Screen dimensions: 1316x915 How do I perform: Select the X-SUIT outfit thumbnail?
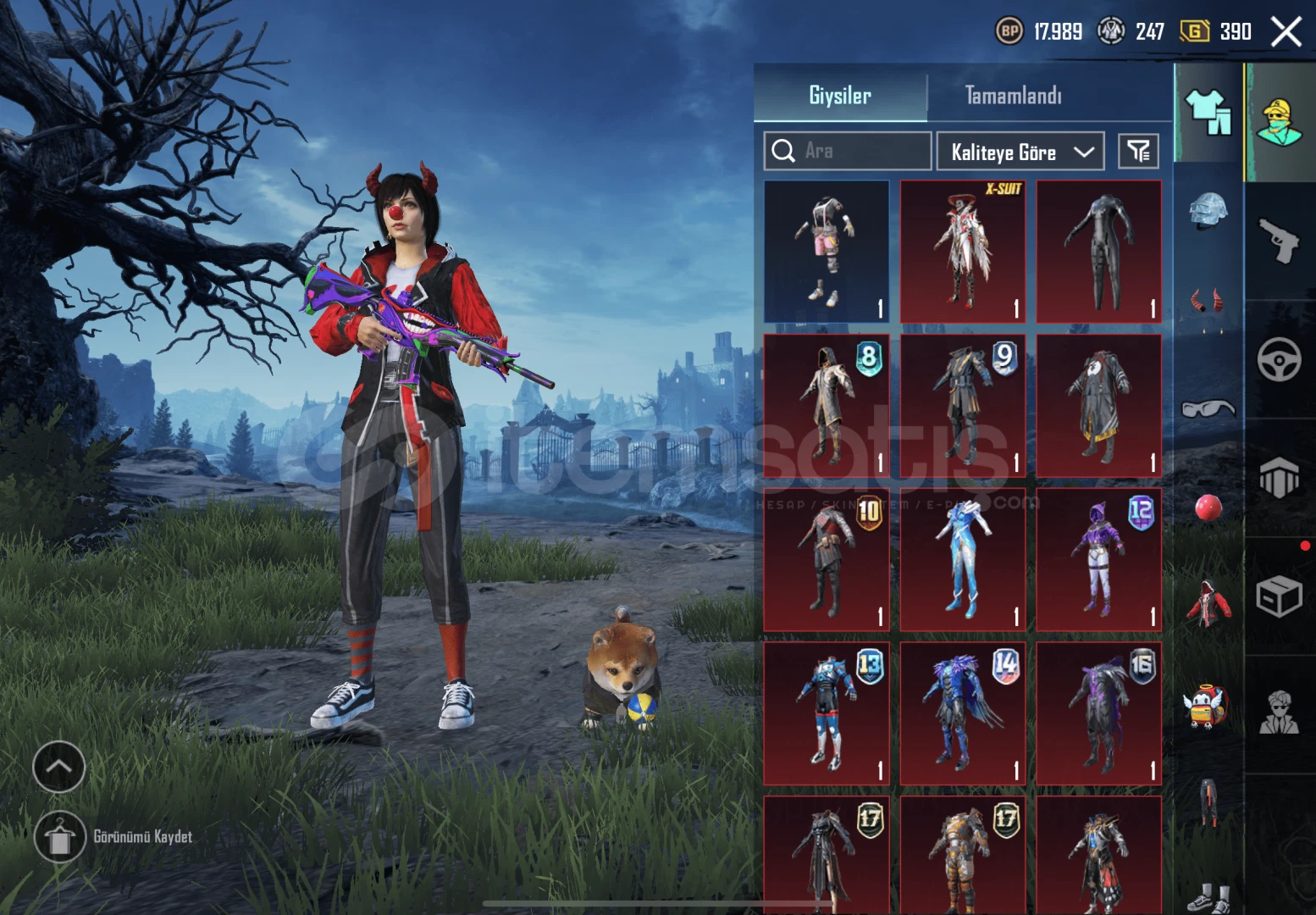962,250
